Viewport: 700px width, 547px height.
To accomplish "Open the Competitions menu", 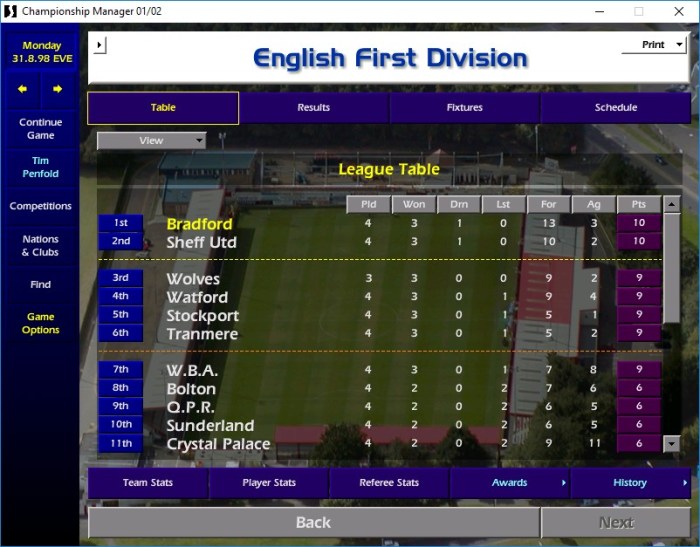I will [40, 206].
